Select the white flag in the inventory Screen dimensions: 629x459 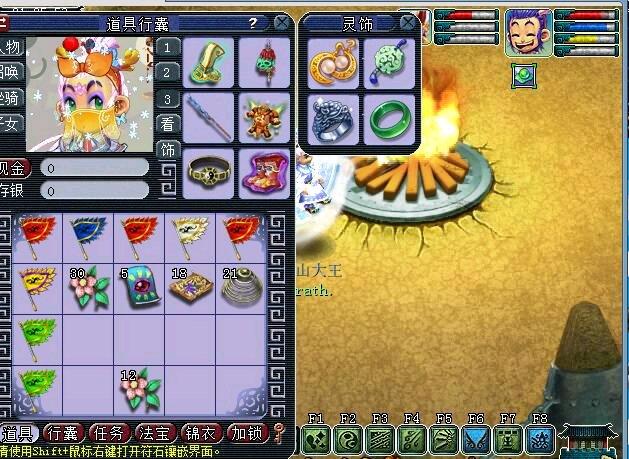point(187,235)
